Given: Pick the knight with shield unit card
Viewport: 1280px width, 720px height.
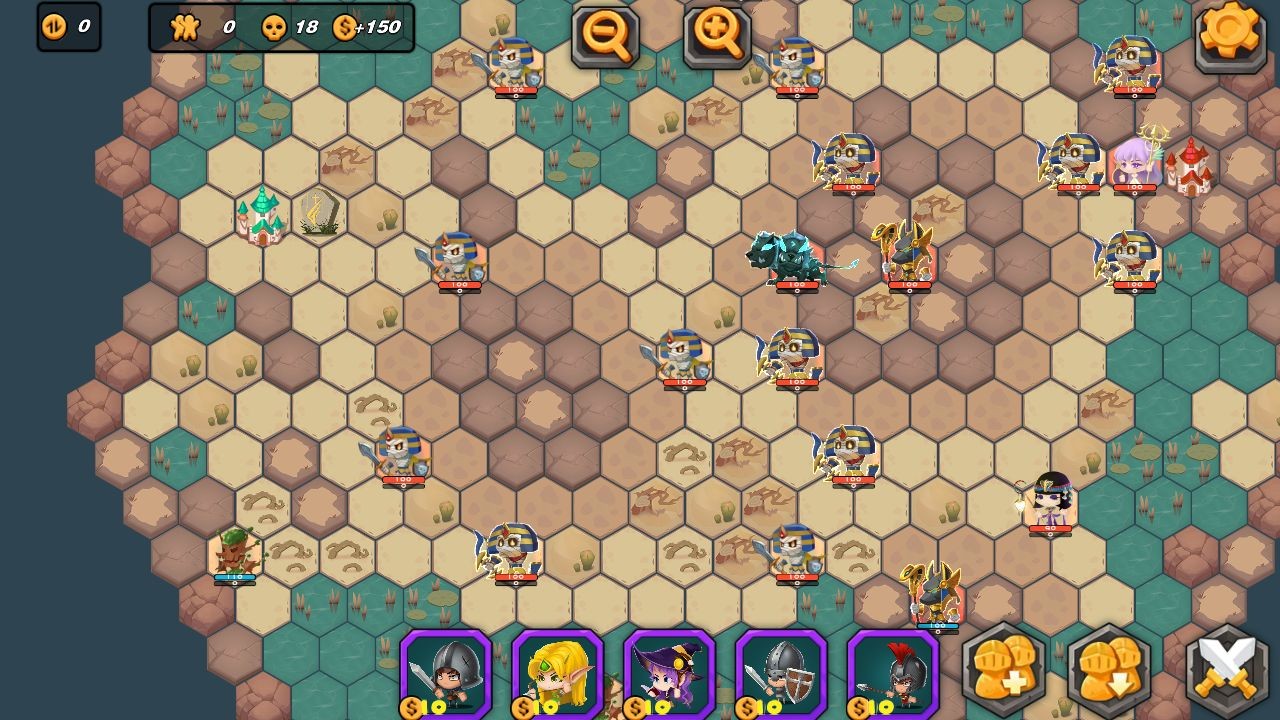Looking at the screenshot, I should pos(782,672).
